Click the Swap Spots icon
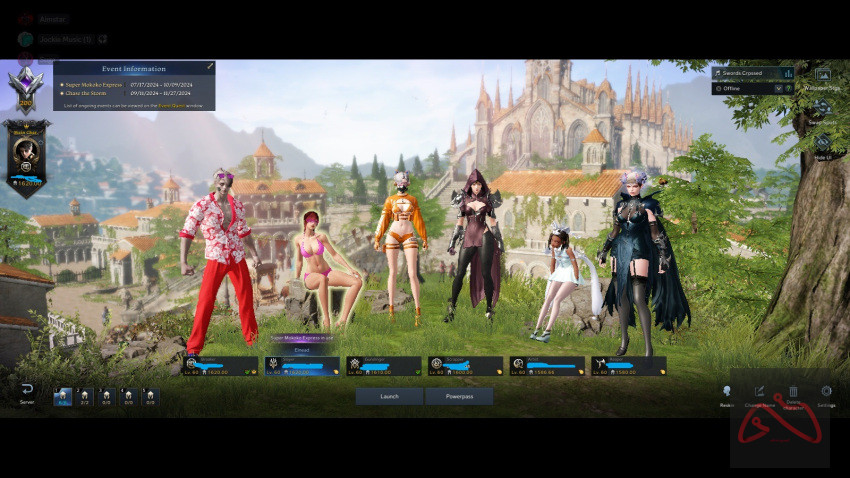This screenshot has height=478, width=850. (823, 107)
